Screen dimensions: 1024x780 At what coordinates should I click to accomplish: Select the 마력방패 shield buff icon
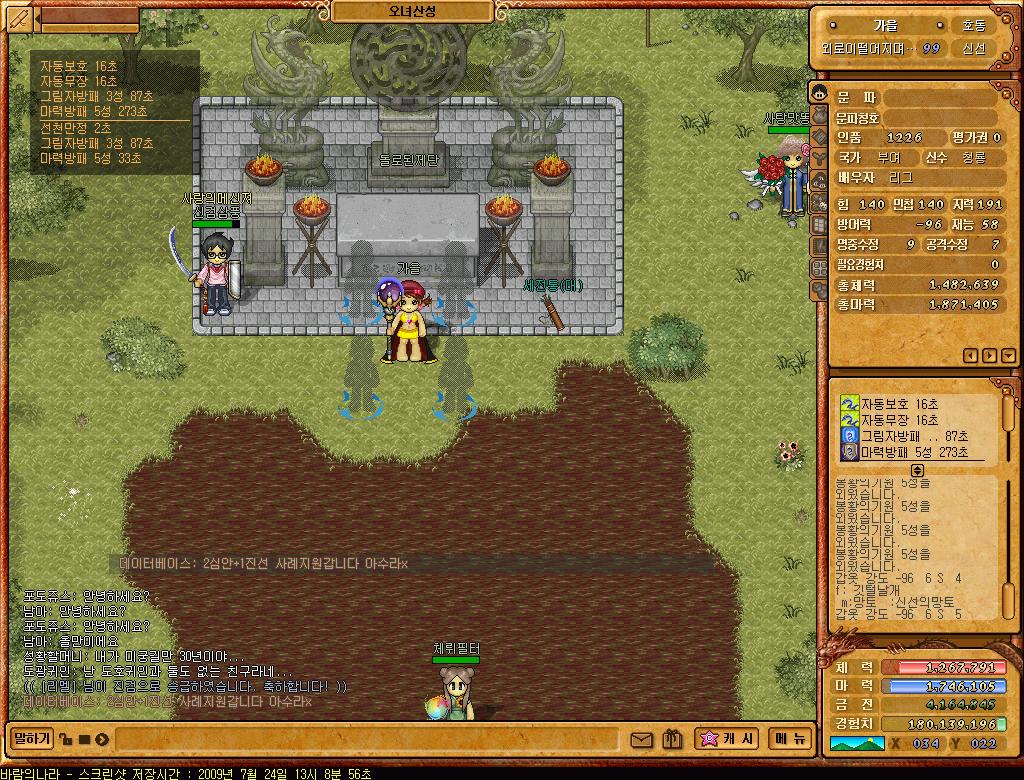point(849,453)
